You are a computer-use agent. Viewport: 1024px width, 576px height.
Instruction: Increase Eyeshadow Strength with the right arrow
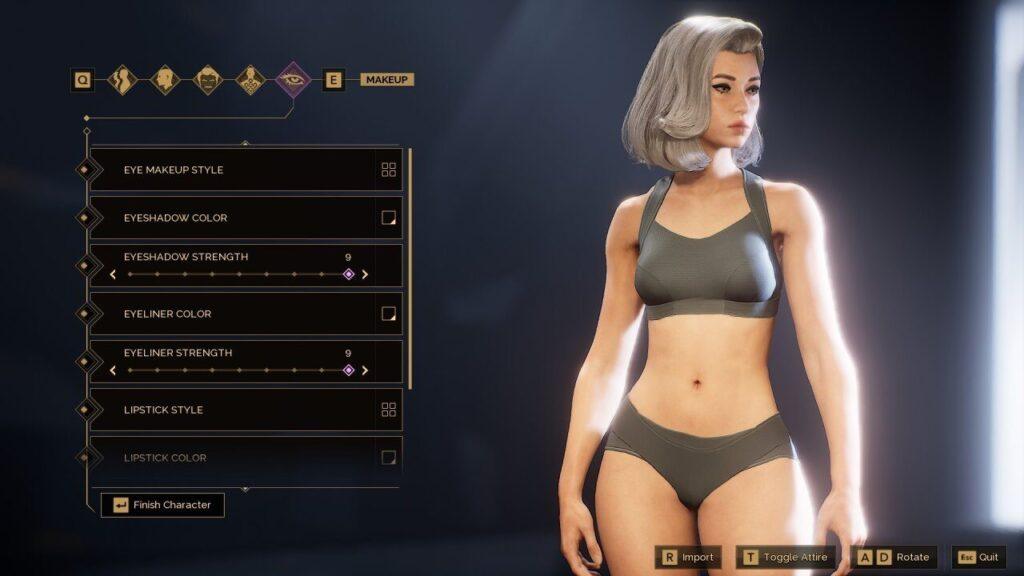[365, 274]
